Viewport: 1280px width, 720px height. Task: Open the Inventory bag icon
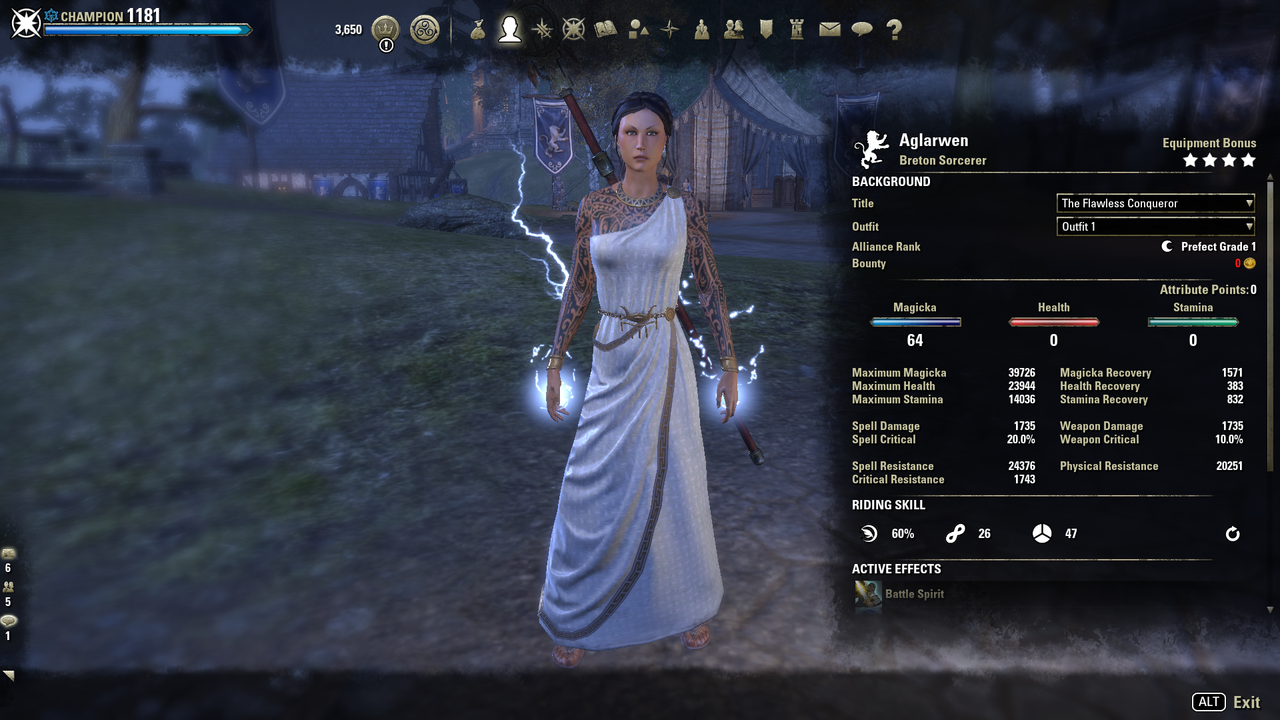coord(477,30)
